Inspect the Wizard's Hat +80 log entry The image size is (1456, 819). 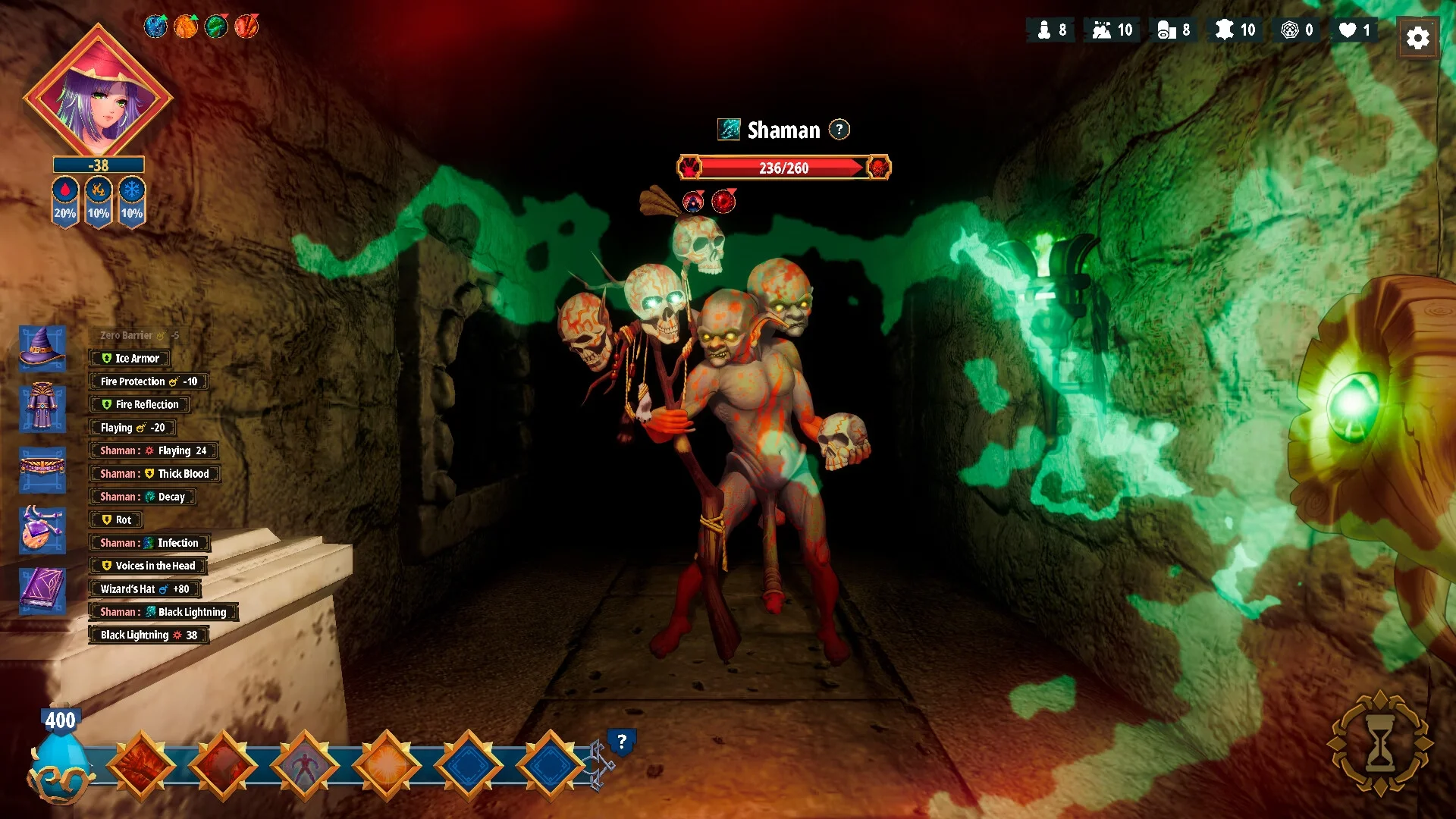point(144,589)
